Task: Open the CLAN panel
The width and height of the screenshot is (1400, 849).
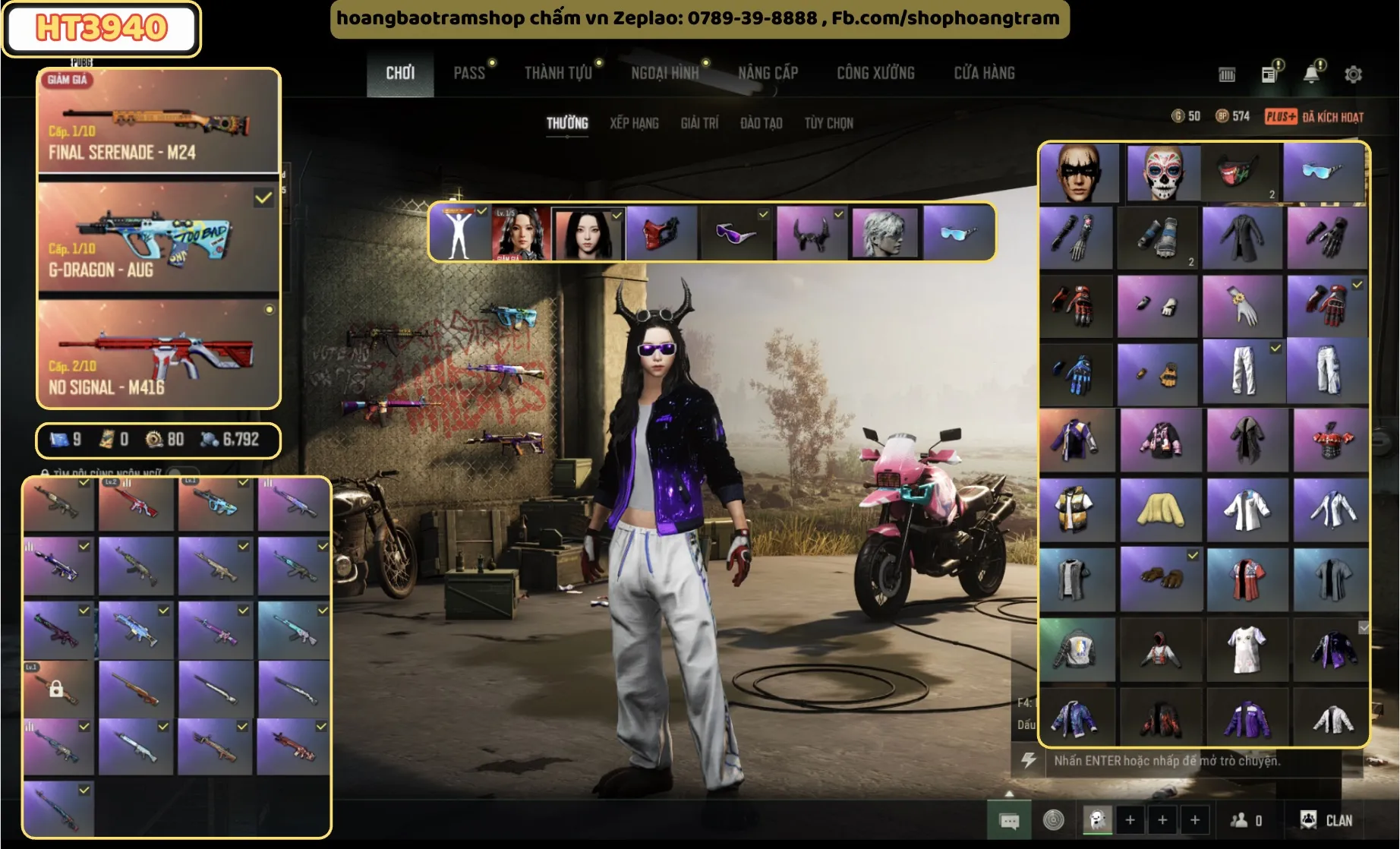Action: (x=1327, y=820)
